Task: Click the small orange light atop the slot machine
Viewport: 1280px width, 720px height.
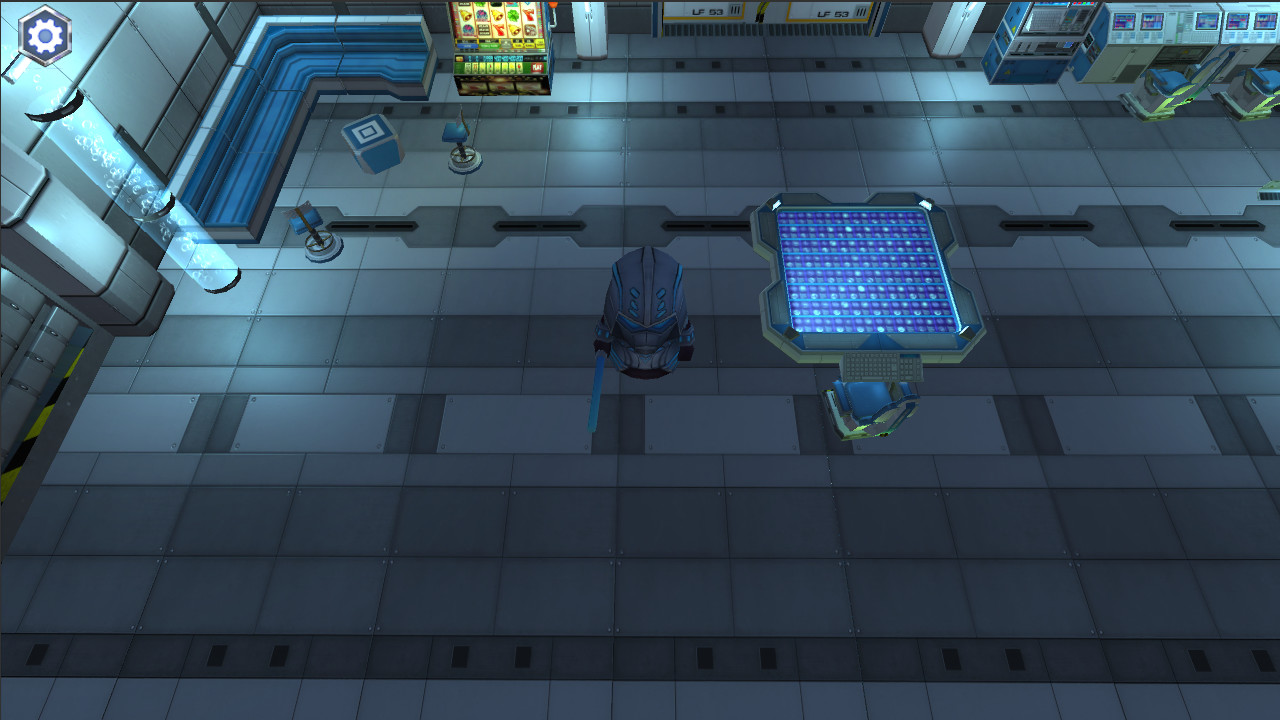Action: tap(553, 5)
